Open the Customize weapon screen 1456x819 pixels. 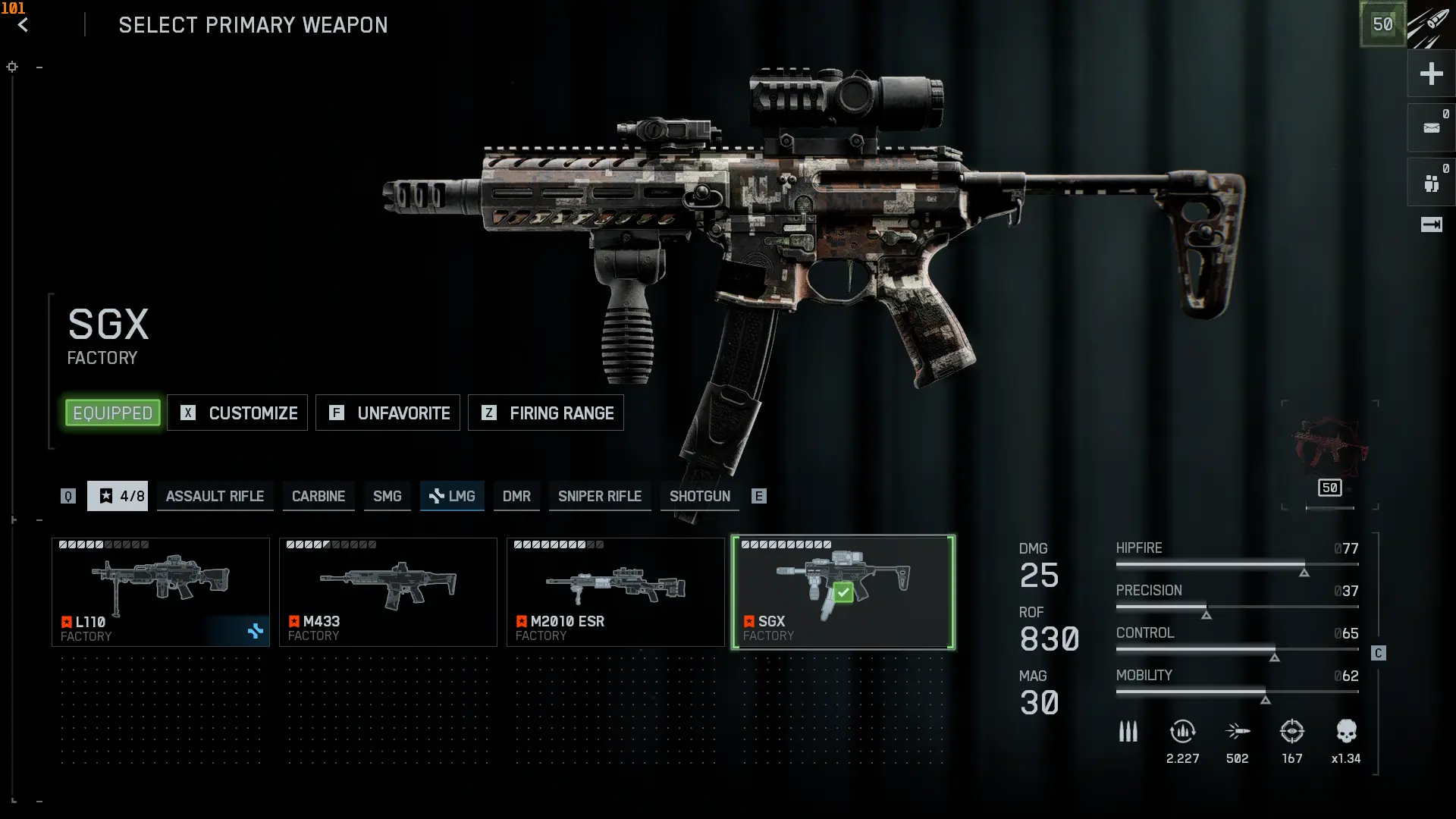coord(237,413)
